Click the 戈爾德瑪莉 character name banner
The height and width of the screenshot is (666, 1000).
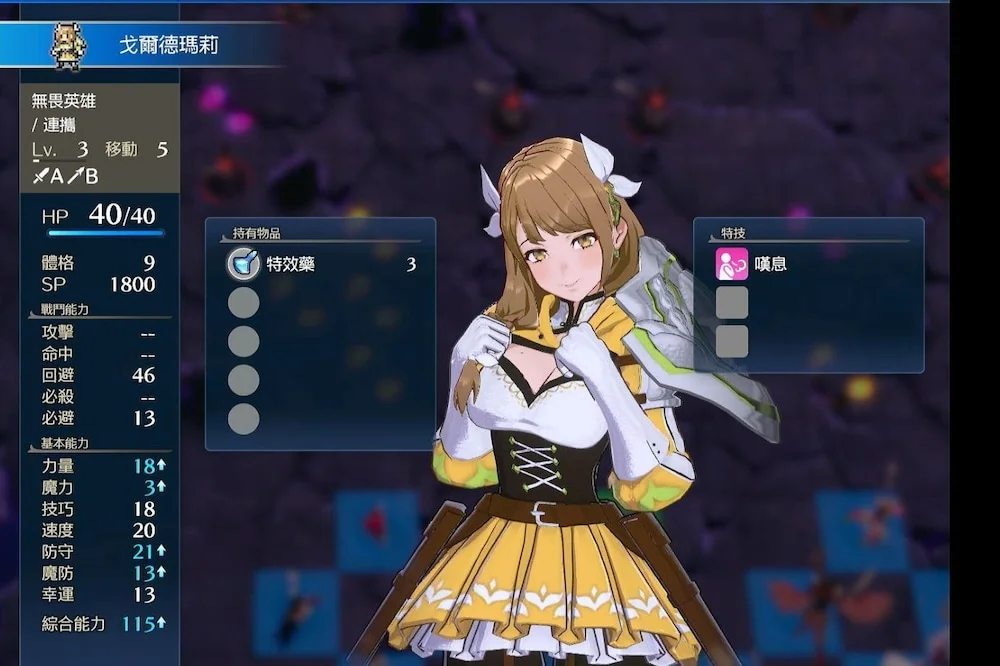click(169, 46)
